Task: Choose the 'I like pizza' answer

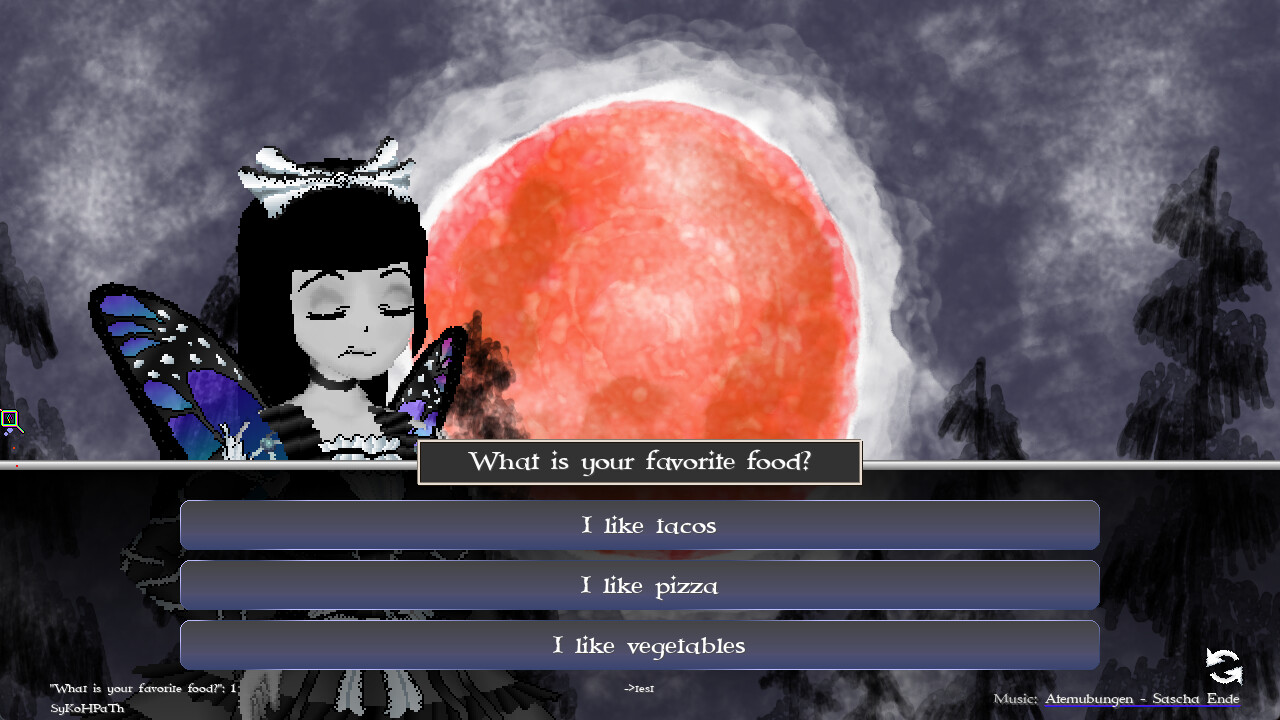Action: (640, 585)
